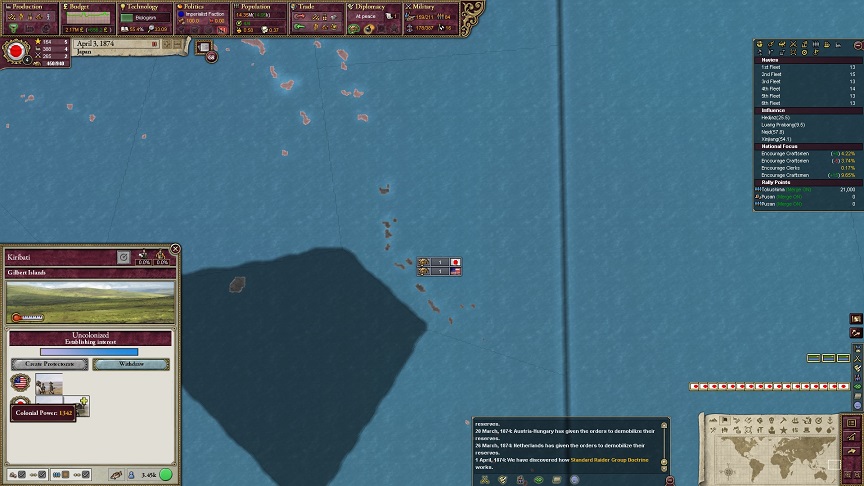Viewport: 864px width, 486px height.
Task: Withdraw from colonizing Kiribati
Action: 132,364
